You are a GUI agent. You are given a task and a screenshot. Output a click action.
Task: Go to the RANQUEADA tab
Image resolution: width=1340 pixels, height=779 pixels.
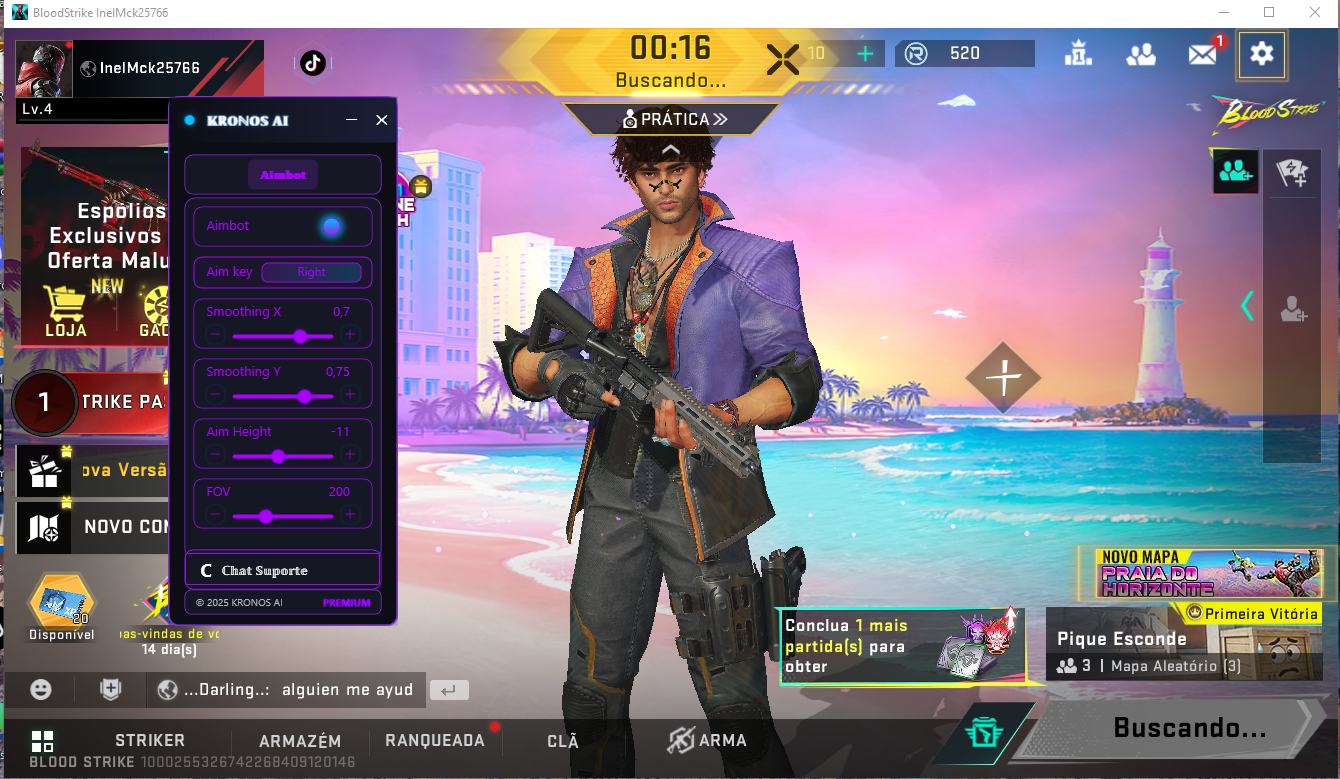pos(435,741)
